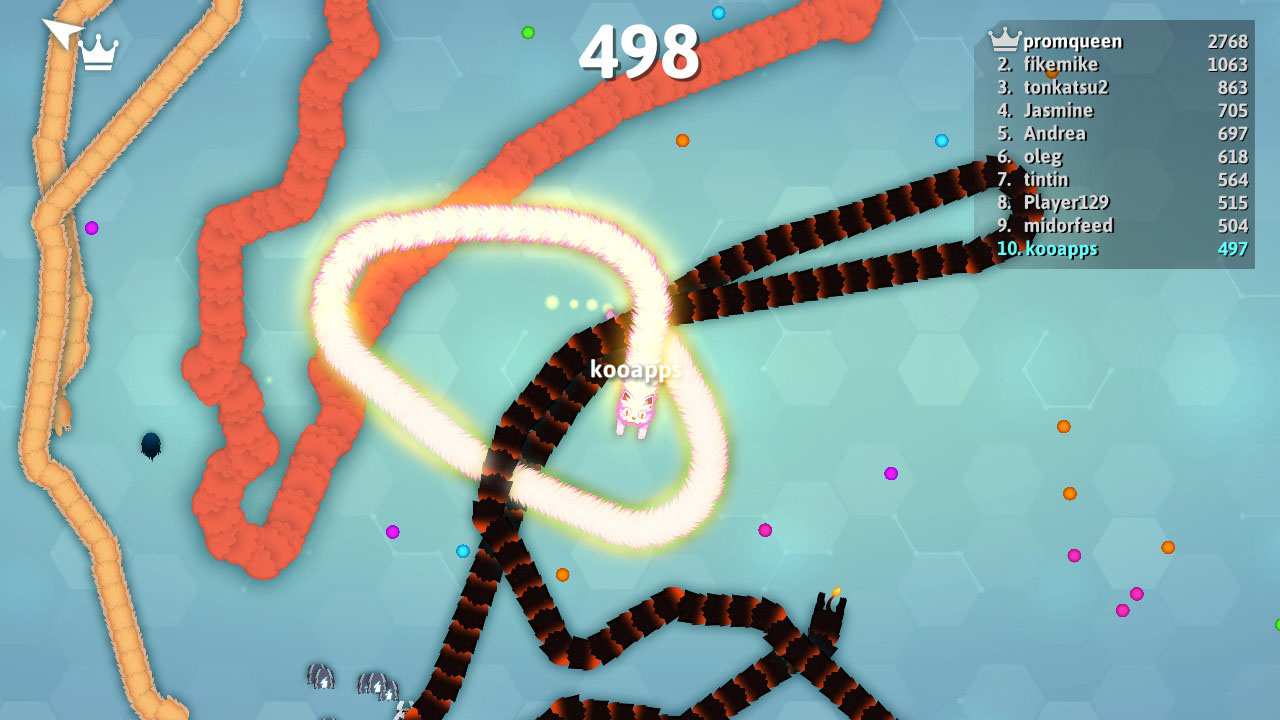Screen dimensions: 1280x720
Task: Click the yellow spark on the lava snake
Action: 836,590
